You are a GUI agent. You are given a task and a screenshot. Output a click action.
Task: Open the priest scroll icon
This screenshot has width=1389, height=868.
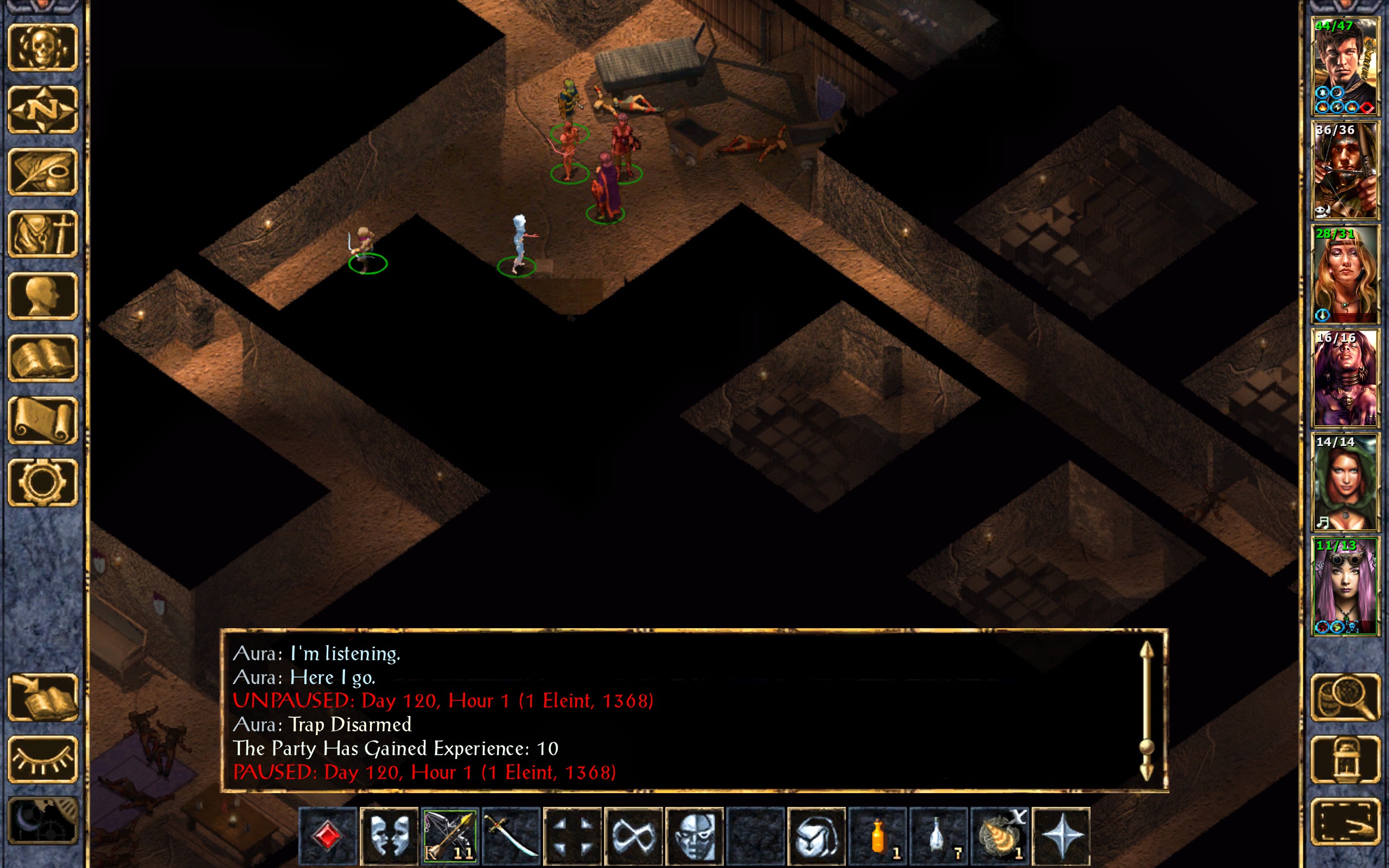pos(43,420)
